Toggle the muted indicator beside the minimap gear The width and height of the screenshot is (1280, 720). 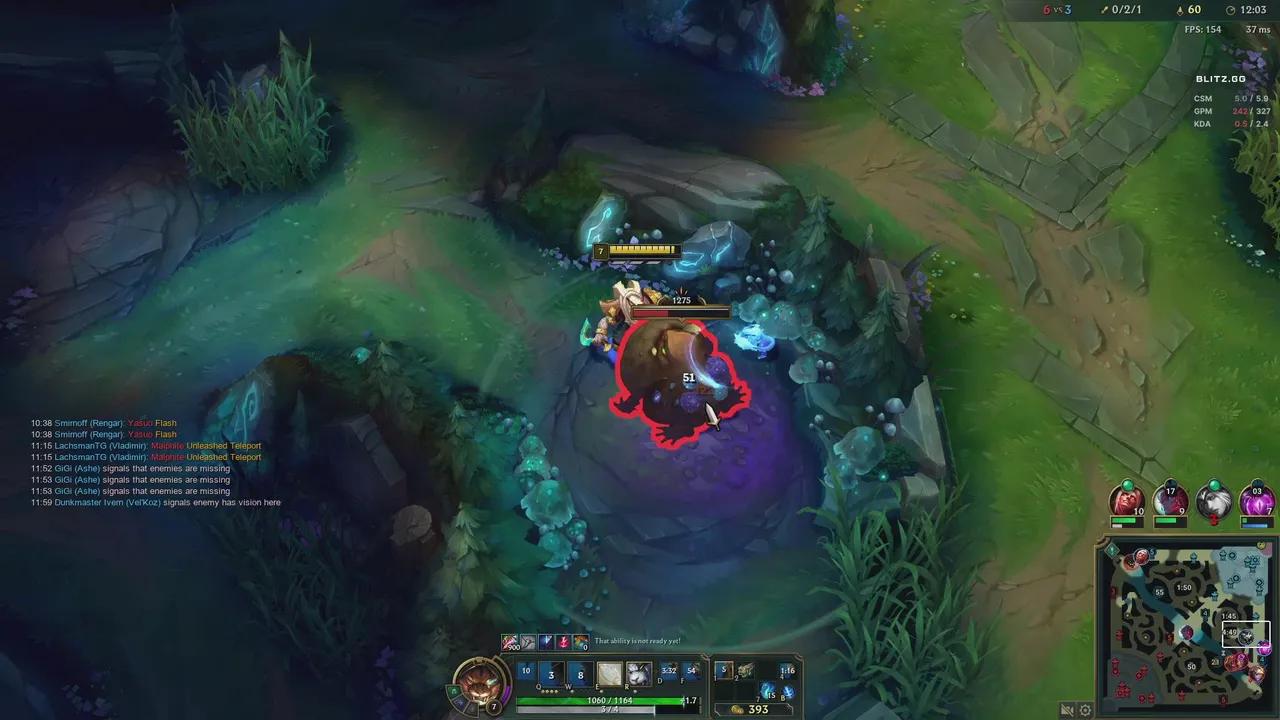[x=1066, y=710]
